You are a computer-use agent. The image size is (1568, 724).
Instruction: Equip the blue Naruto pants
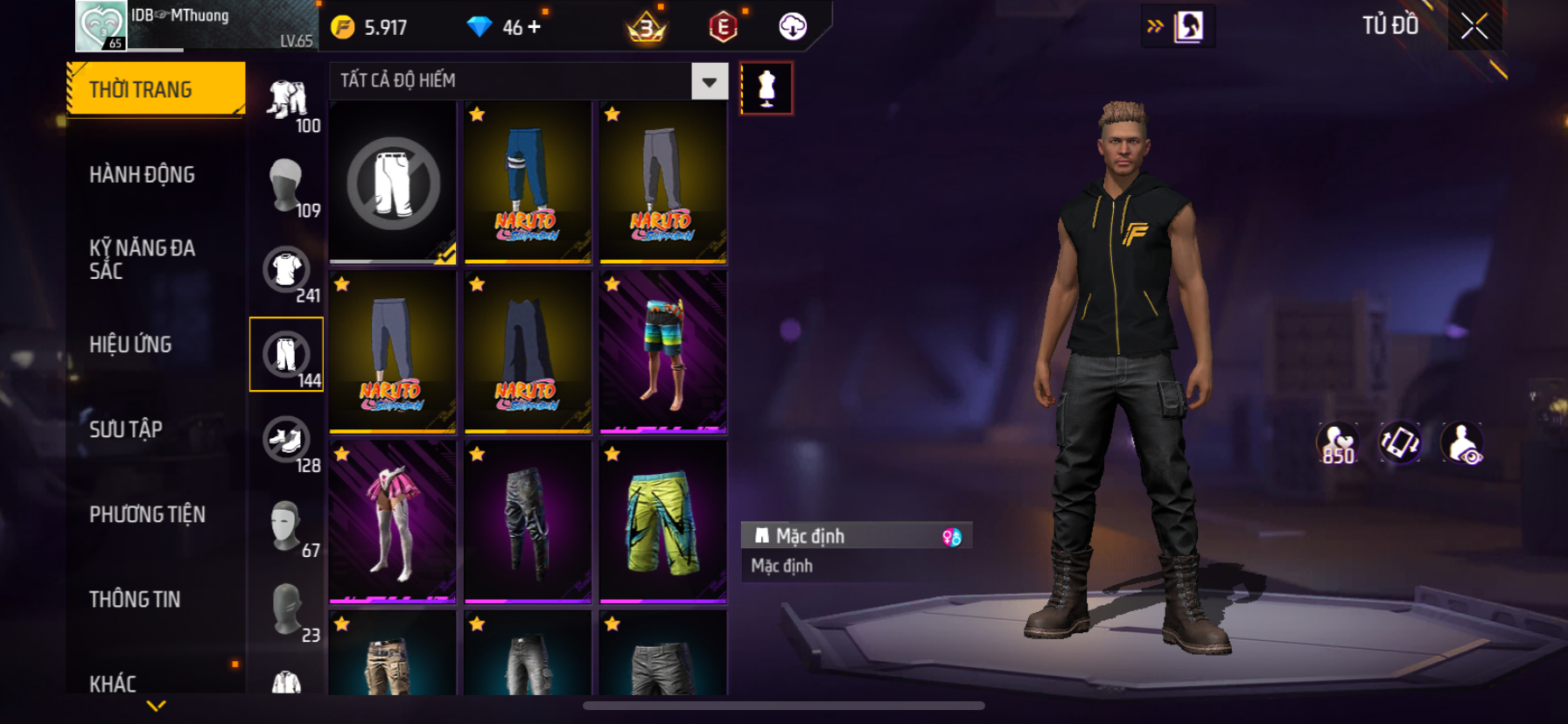pos(528,182)
